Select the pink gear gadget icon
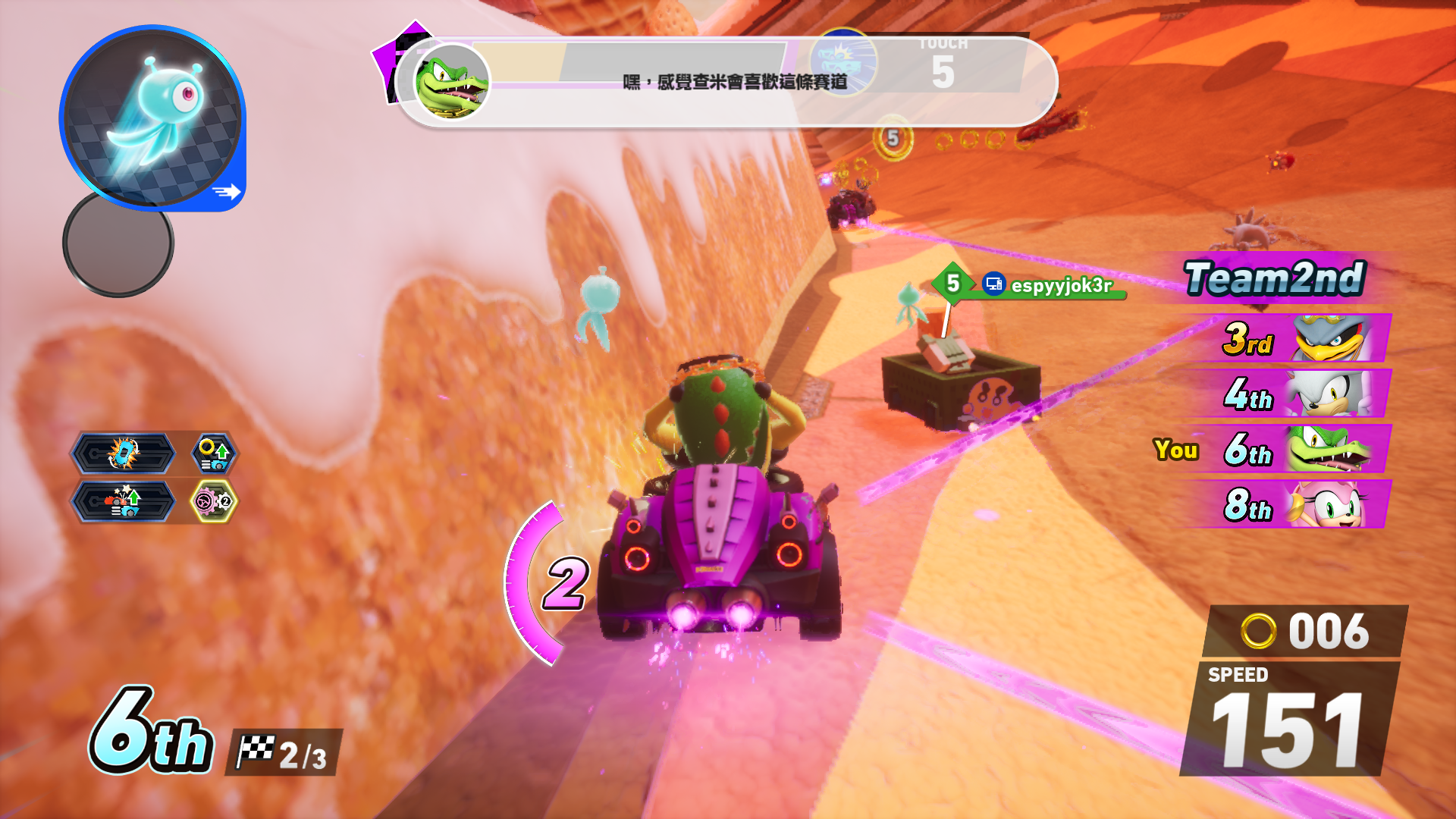The image size is (1456, 819). 214,501
